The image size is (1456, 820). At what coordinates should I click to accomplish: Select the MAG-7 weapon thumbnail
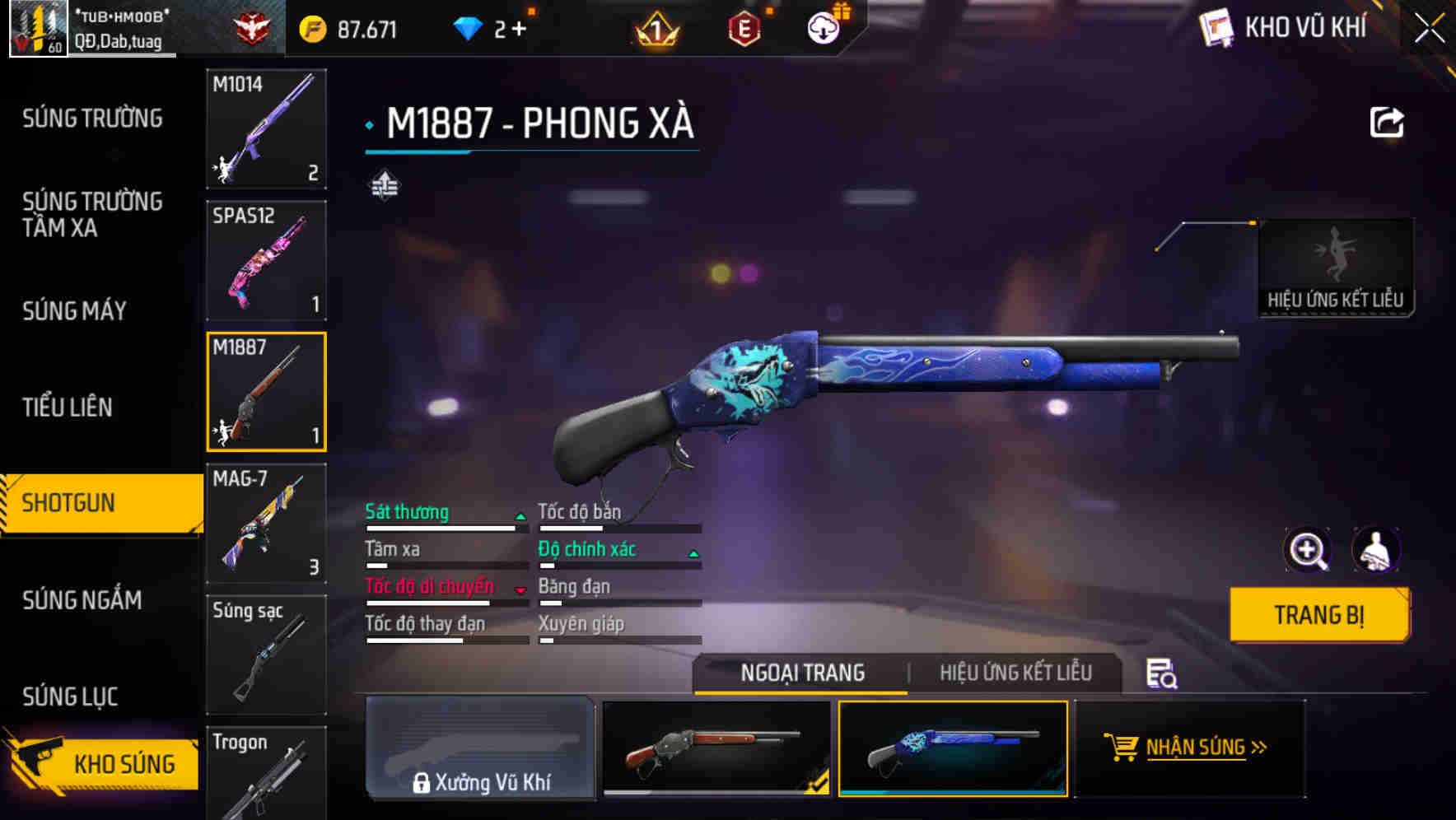(265, 524)
